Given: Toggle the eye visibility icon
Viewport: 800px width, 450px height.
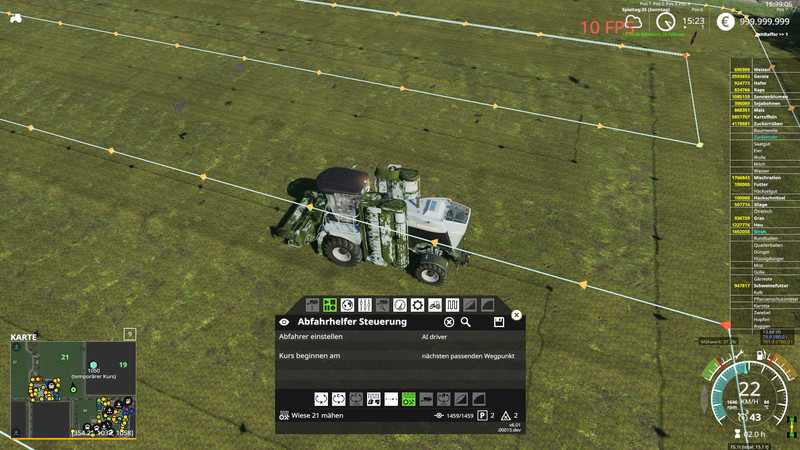Looking at the screenshot, I should 284,322.
